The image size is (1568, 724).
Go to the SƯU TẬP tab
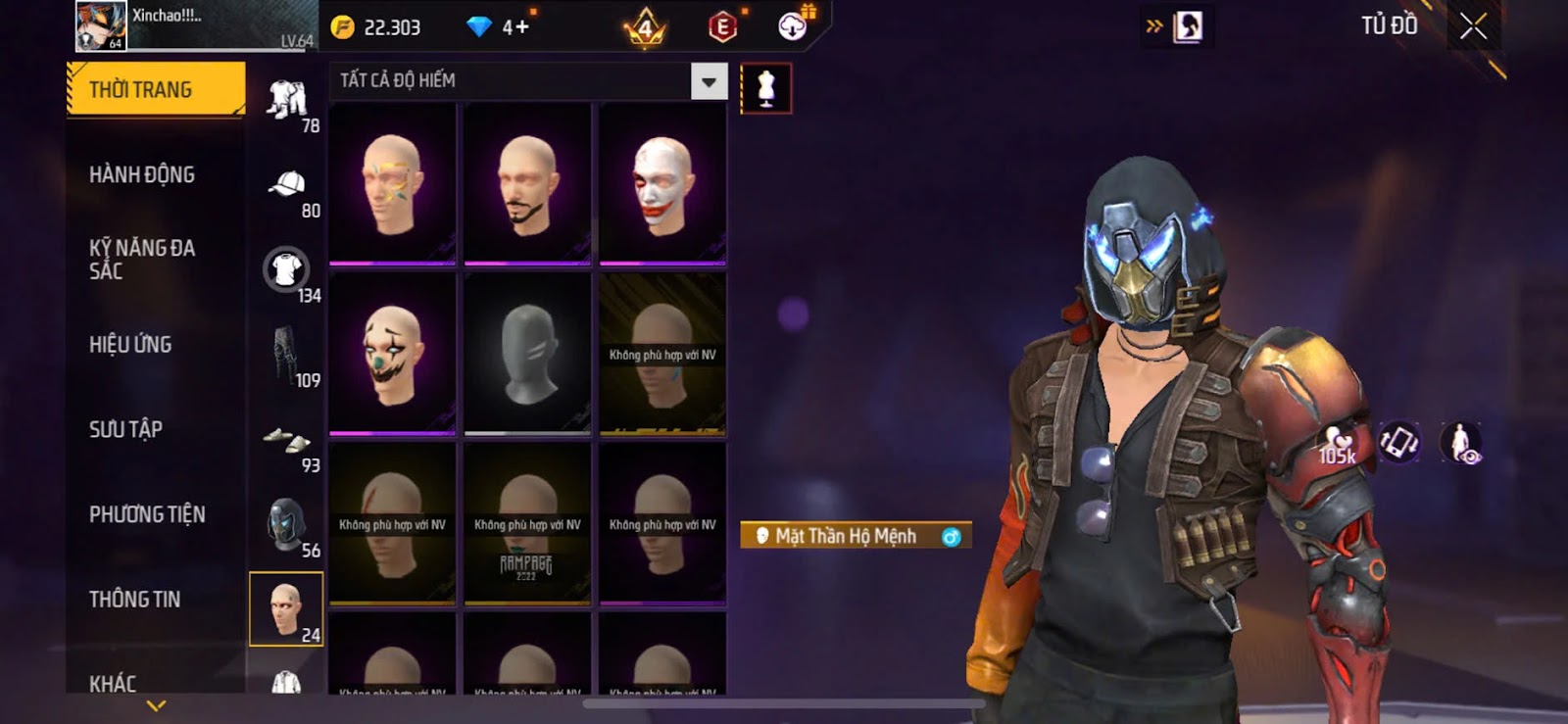125,429
